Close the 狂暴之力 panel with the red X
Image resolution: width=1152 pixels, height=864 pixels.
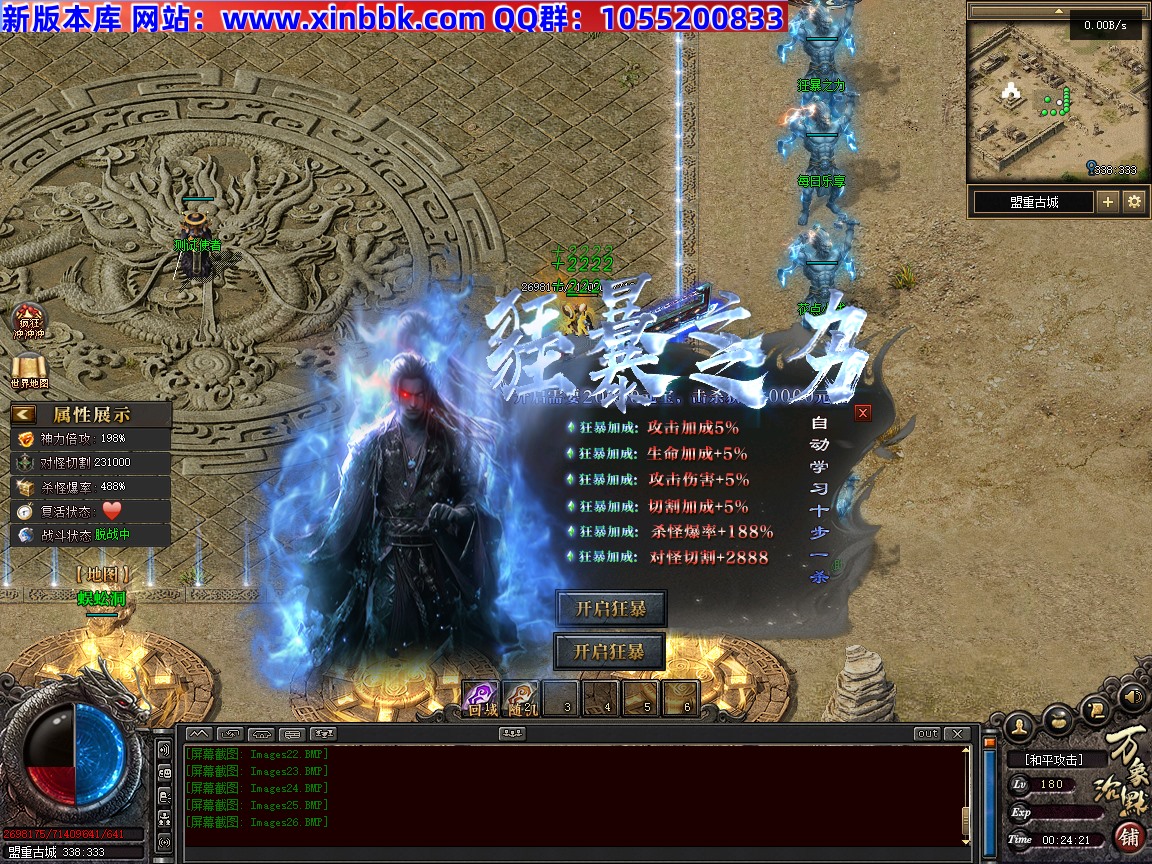tap(863, 413)
